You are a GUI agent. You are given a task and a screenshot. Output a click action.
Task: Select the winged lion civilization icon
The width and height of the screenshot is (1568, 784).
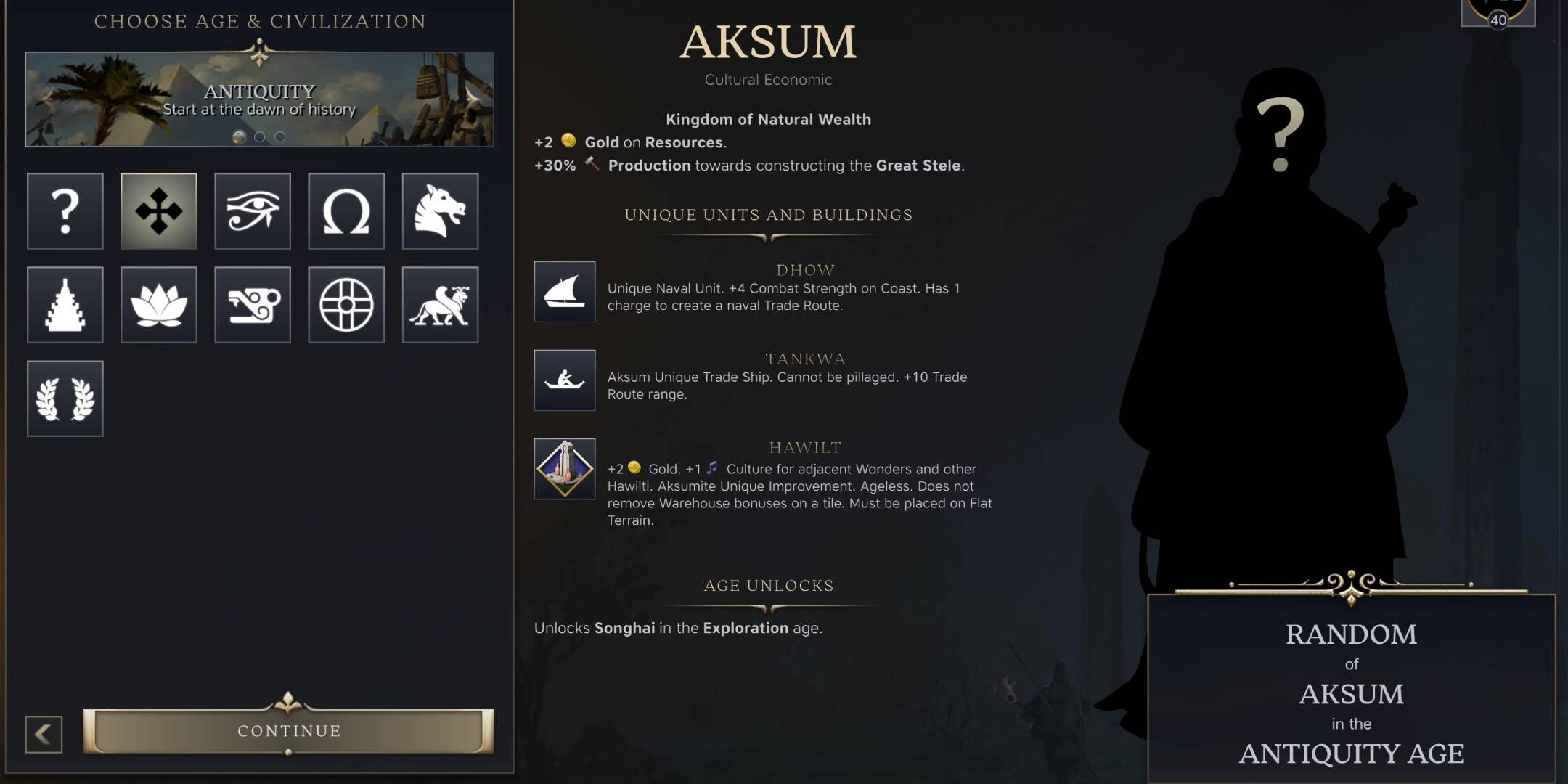pos(439,305)
